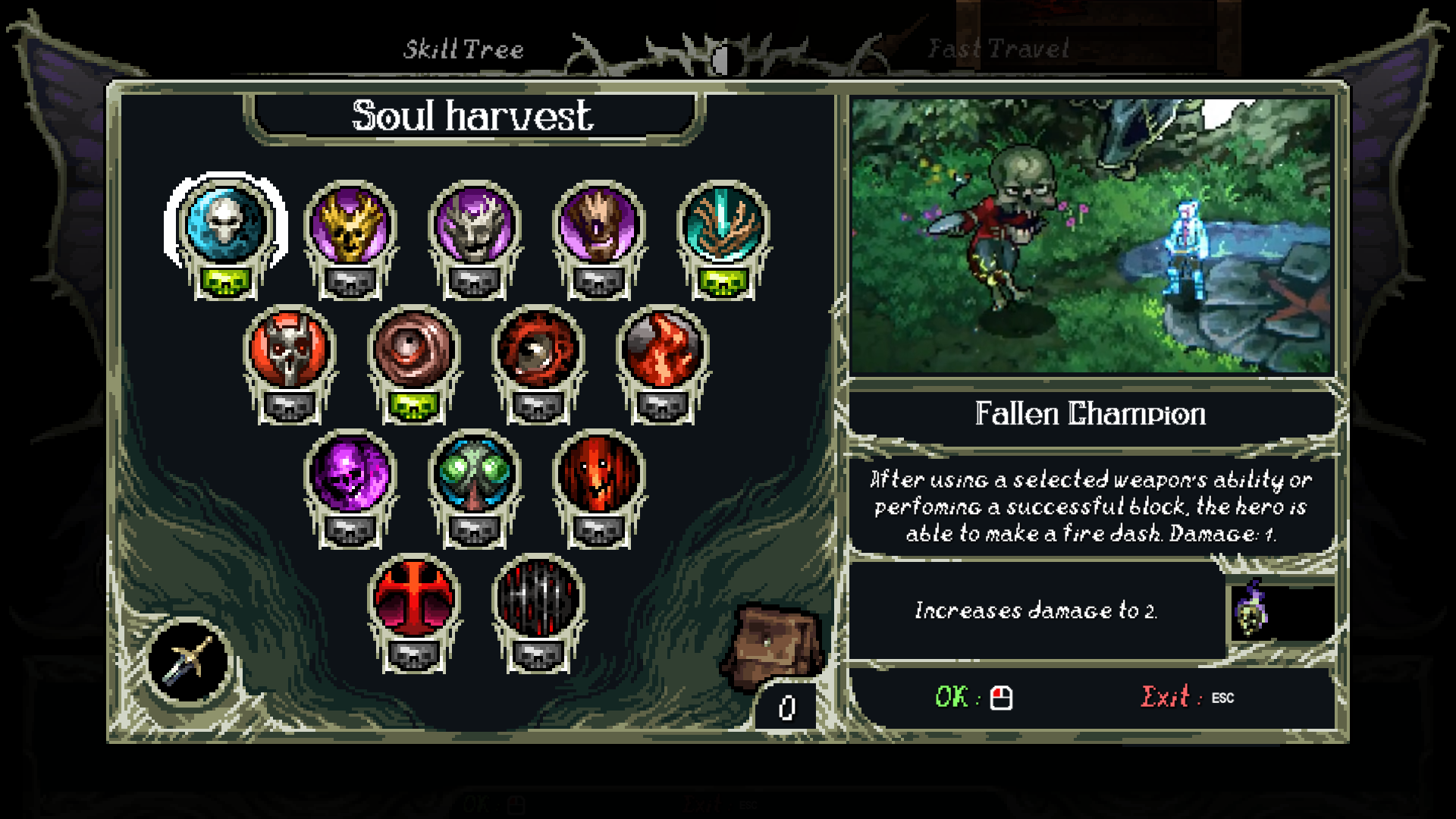Select the brown spiral worm soul

click(413, 350)
